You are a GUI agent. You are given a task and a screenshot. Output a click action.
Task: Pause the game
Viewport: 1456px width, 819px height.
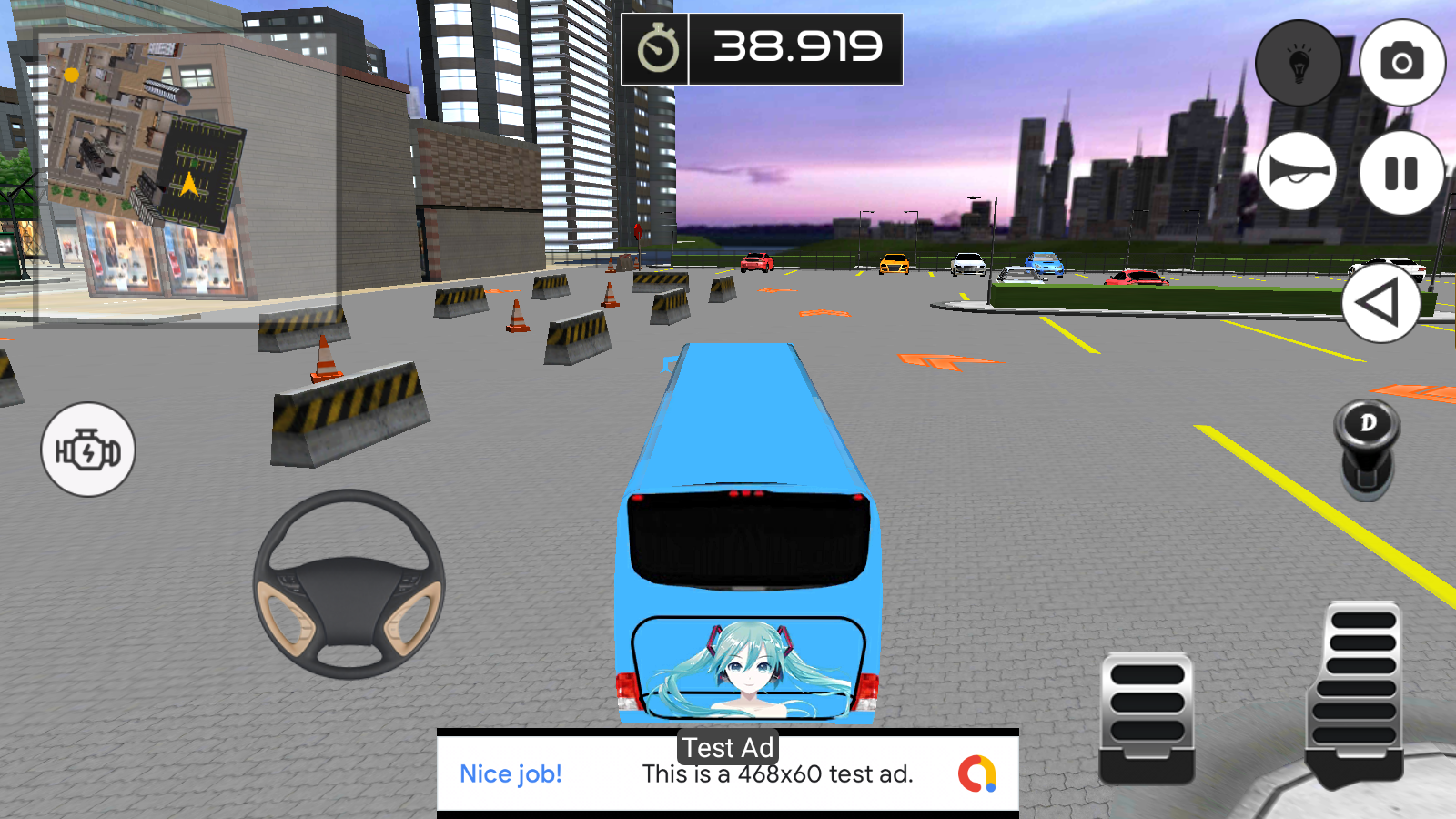point(1401,173)
